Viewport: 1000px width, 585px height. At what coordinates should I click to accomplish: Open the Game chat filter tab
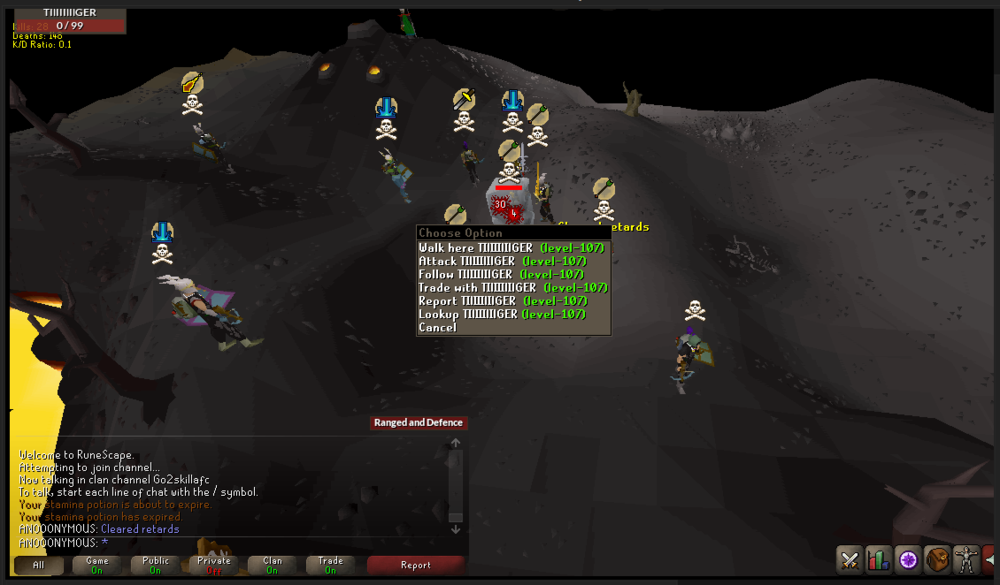97,565
